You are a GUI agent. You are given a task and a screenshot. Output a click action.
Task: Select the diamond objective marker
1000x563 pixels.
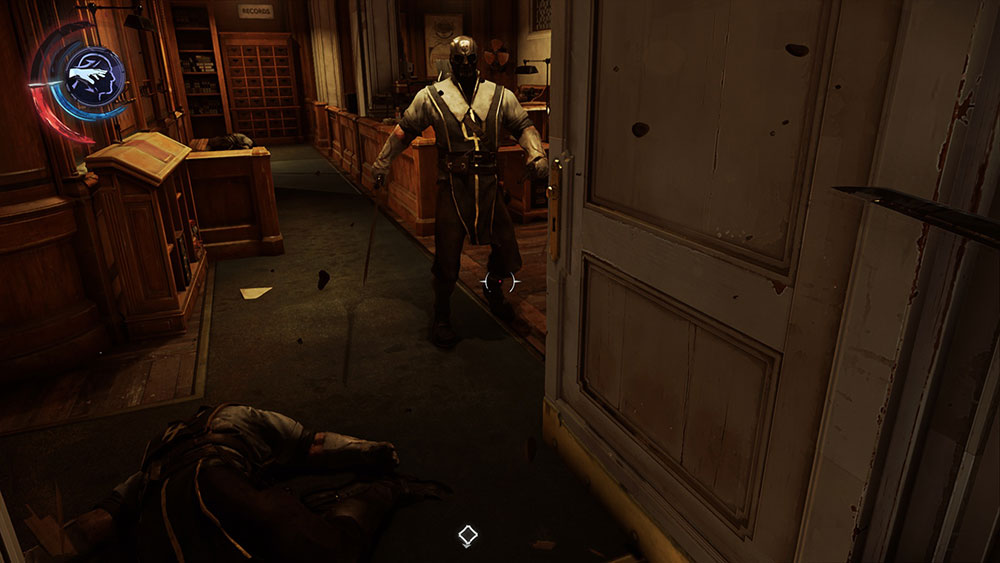tap(467, 536)
